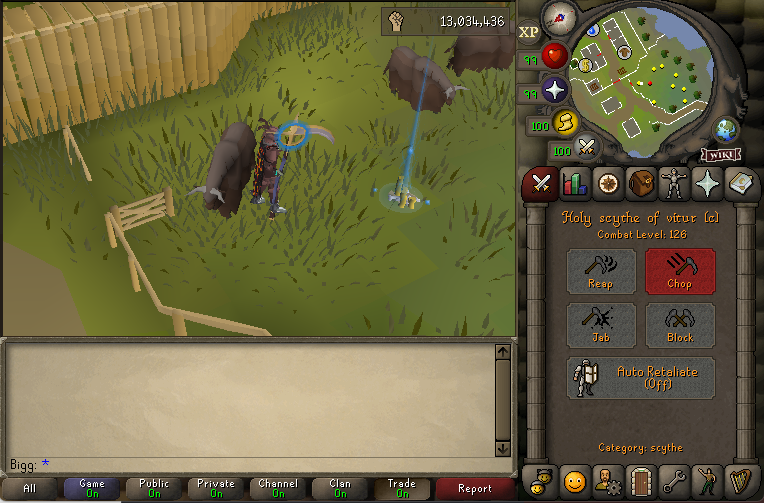The height and width of the screenshot is (503, 764).
Task: Toggle the XP drops button
Action: pyautogui.click(x=529, y=32)
